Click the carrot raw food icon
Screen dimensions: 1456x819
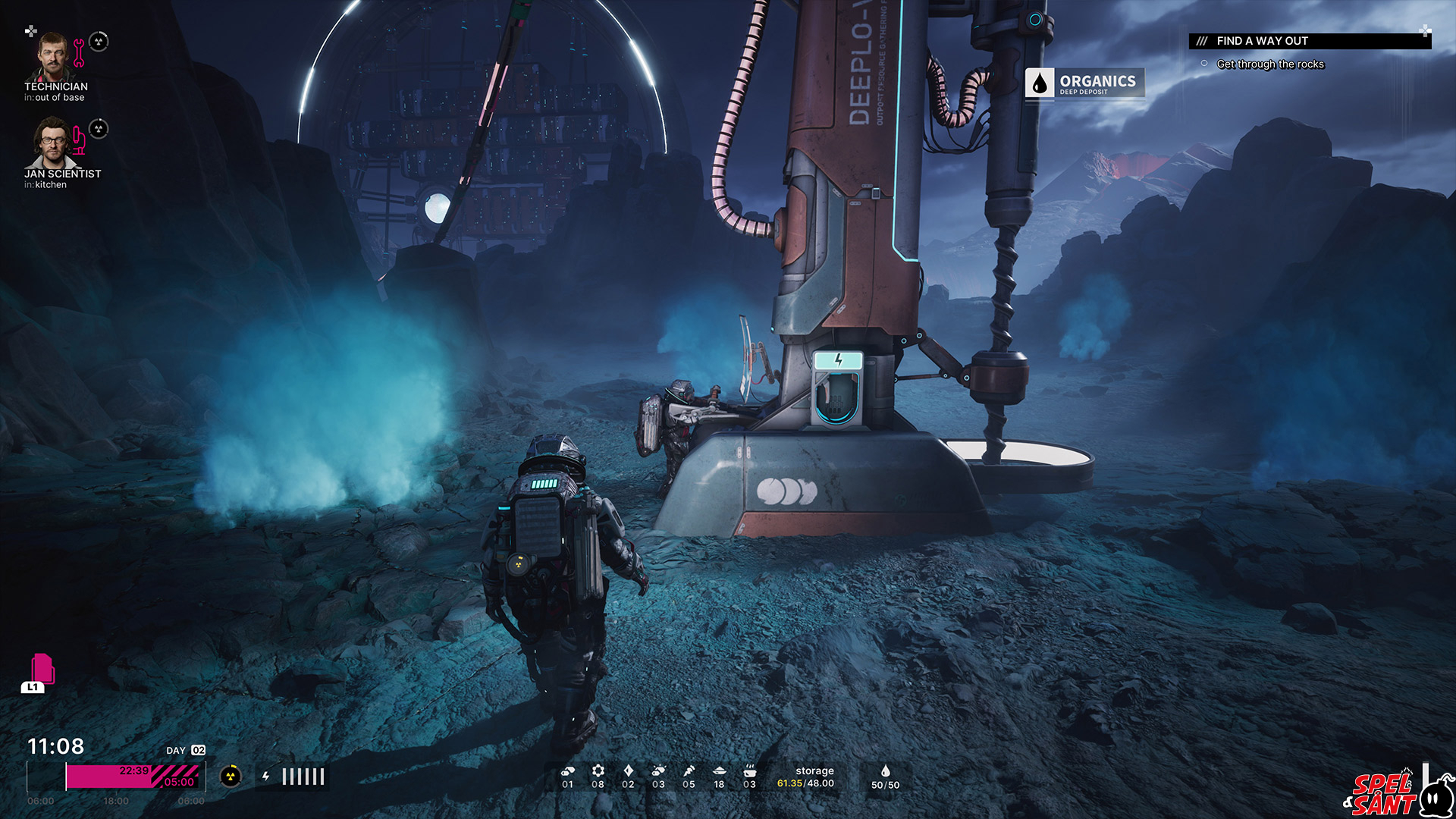pyautogui.click(x=689, y=771)
